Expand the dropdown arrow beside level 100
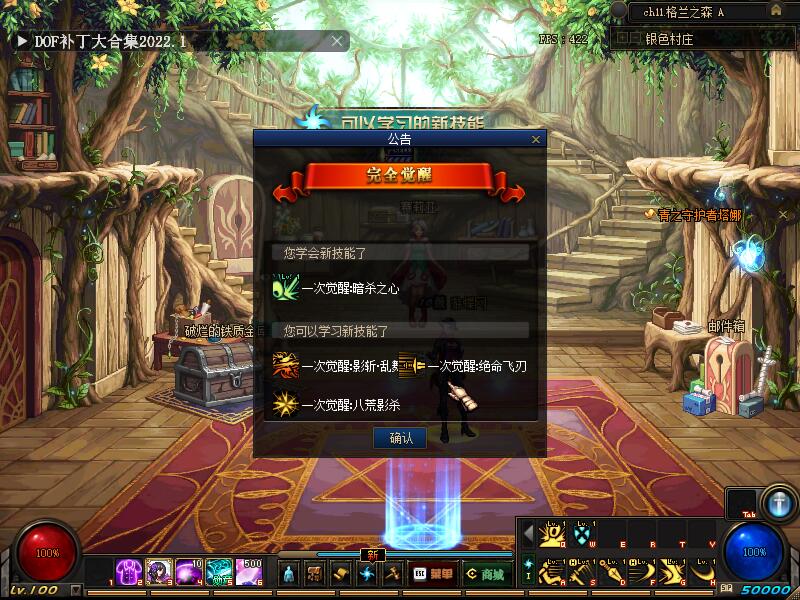This screenshot has height=600, width=800. click(77, 590)
